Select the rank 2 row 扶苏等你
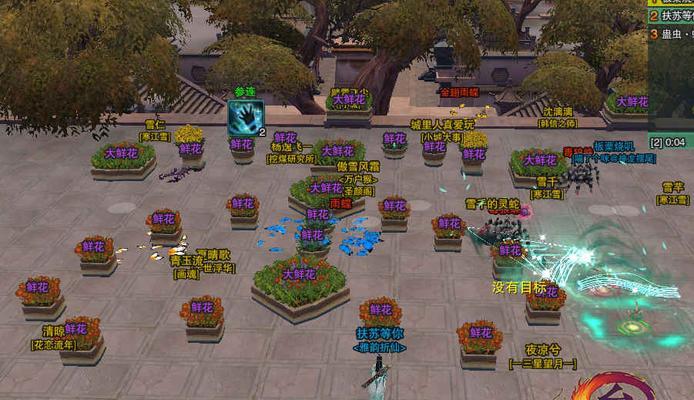 [672, 16]
